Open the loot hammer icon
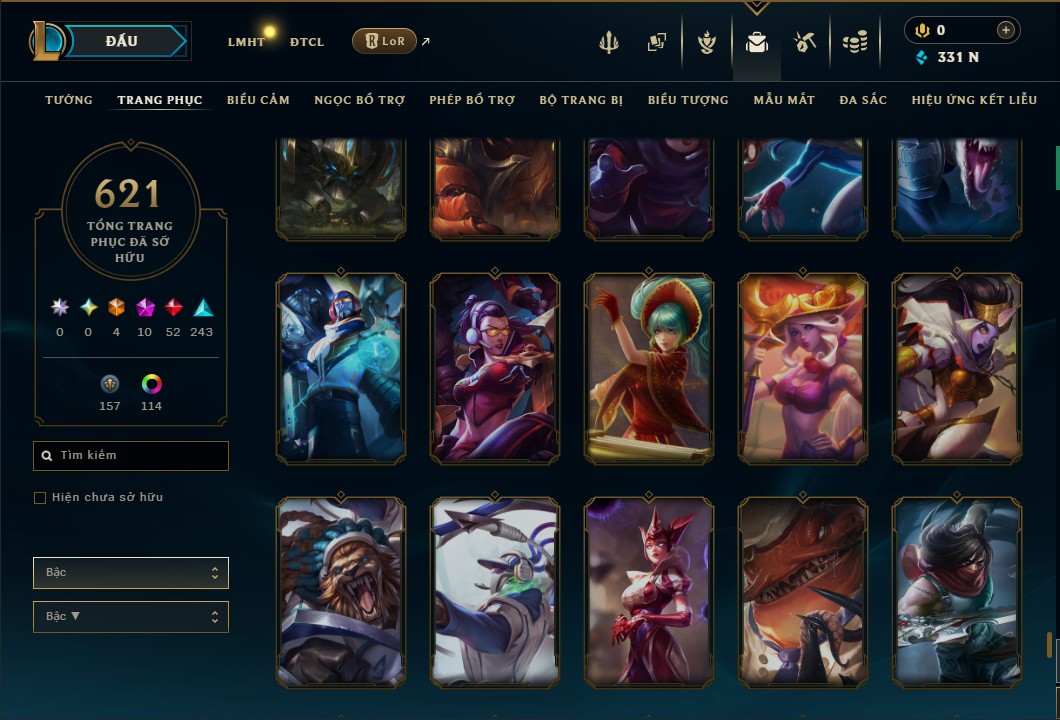The image size is (1060, 720). [x=805, y=42]
